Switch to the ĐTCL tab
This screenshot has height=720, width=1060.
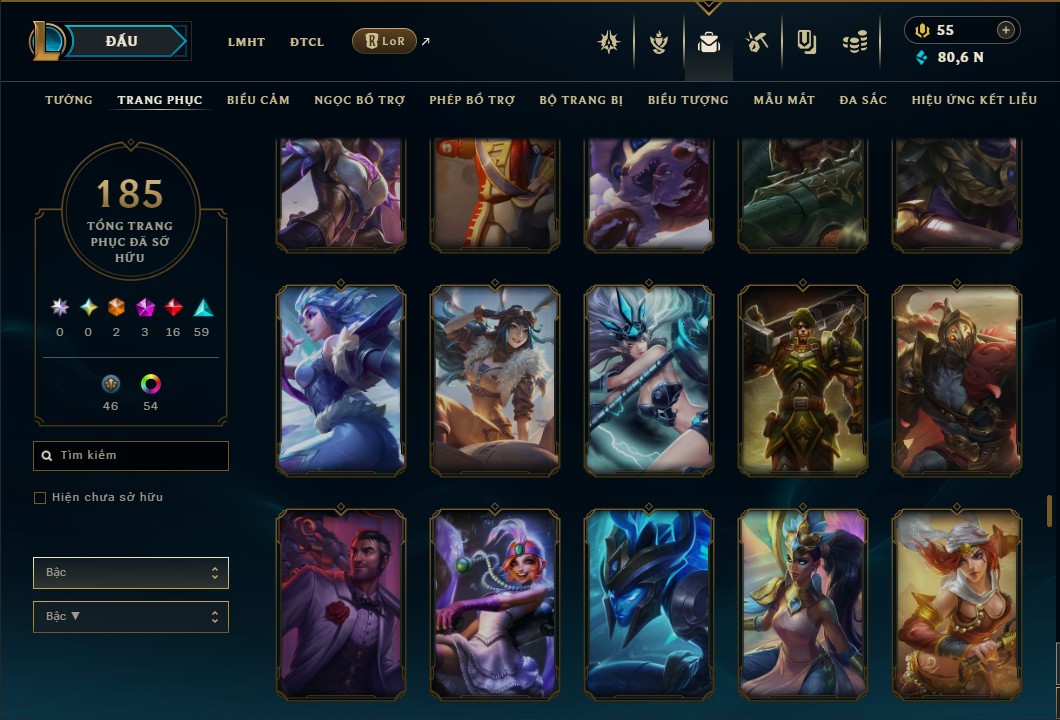[x=307, y=42]
